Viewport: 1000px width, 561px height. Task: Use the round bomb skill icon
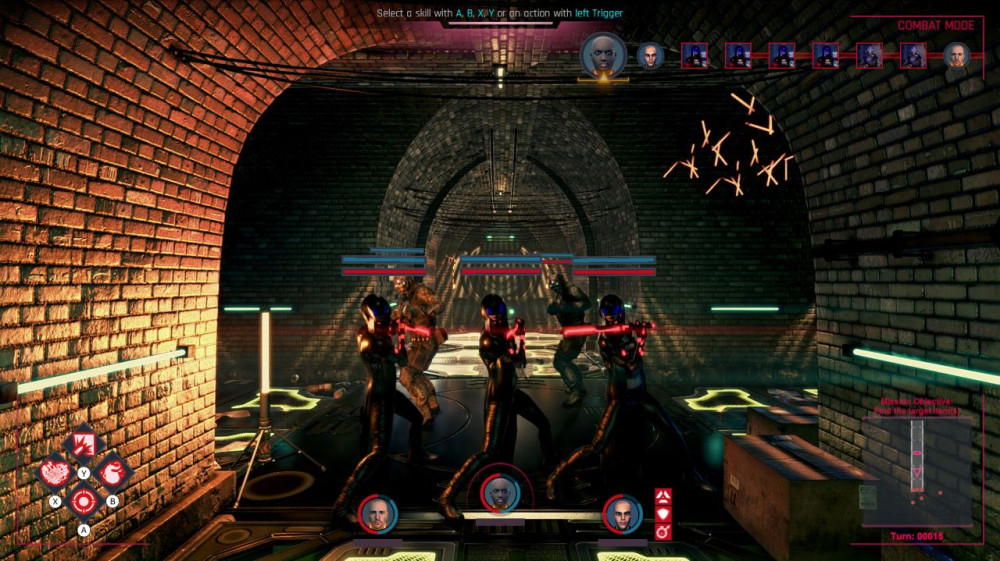[113, 471]
